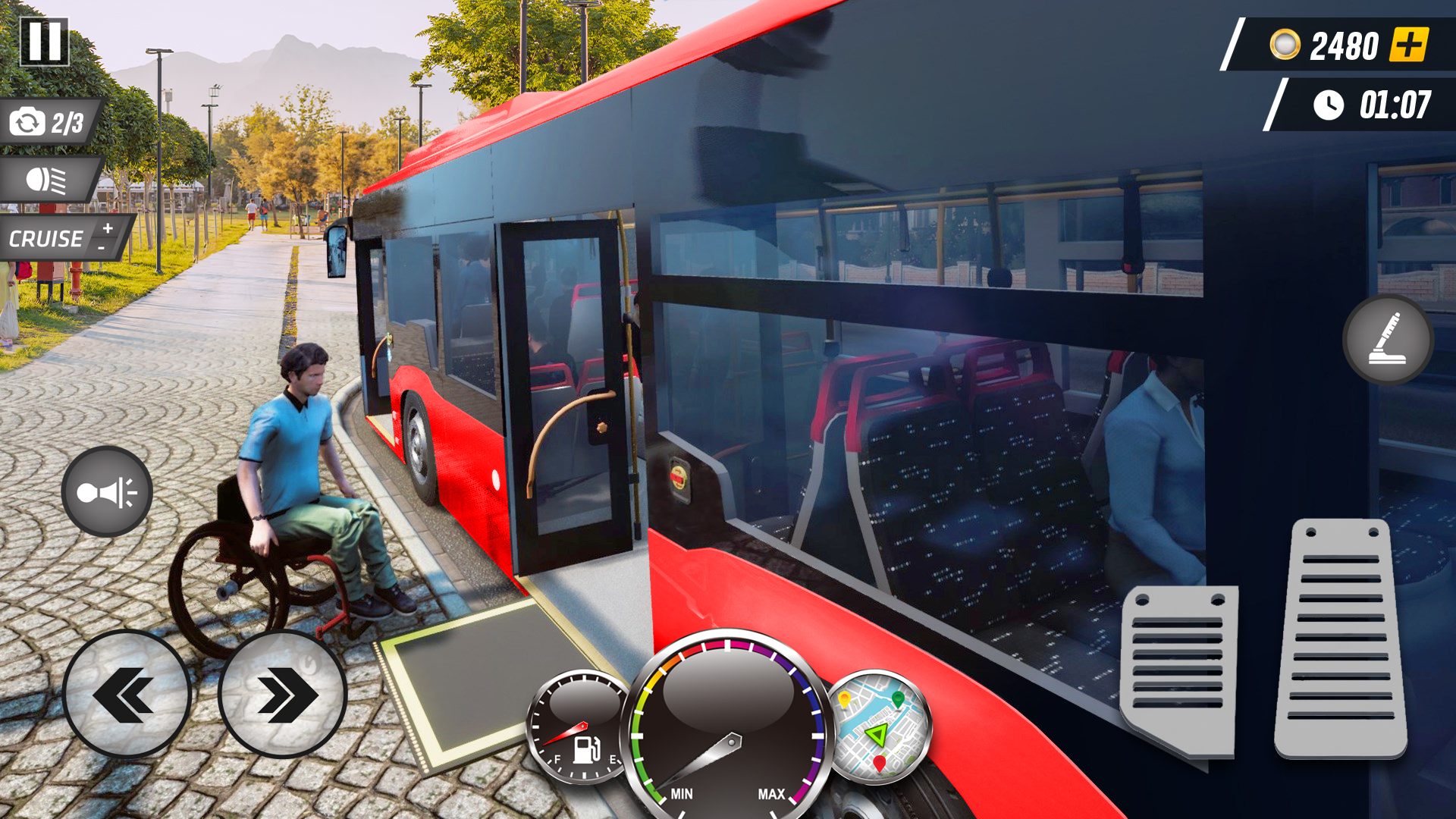Honk the bus horn
The width and height of the screenshot is (1456, 819).
[106, 491]
